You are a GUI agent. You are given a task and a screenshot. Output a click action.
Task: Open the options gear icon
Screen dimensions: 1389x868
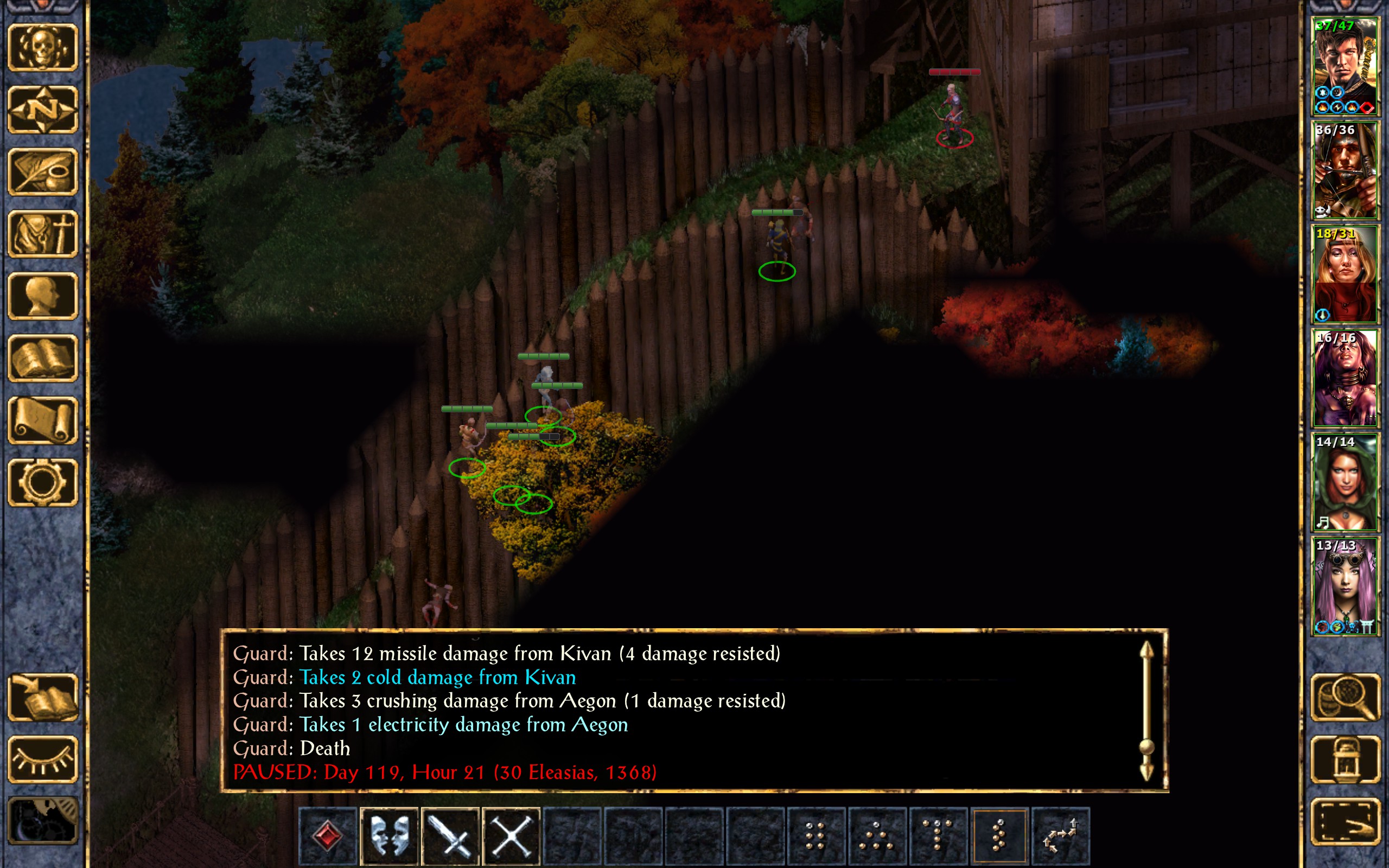pyautogui.click(x=43, y=482)
